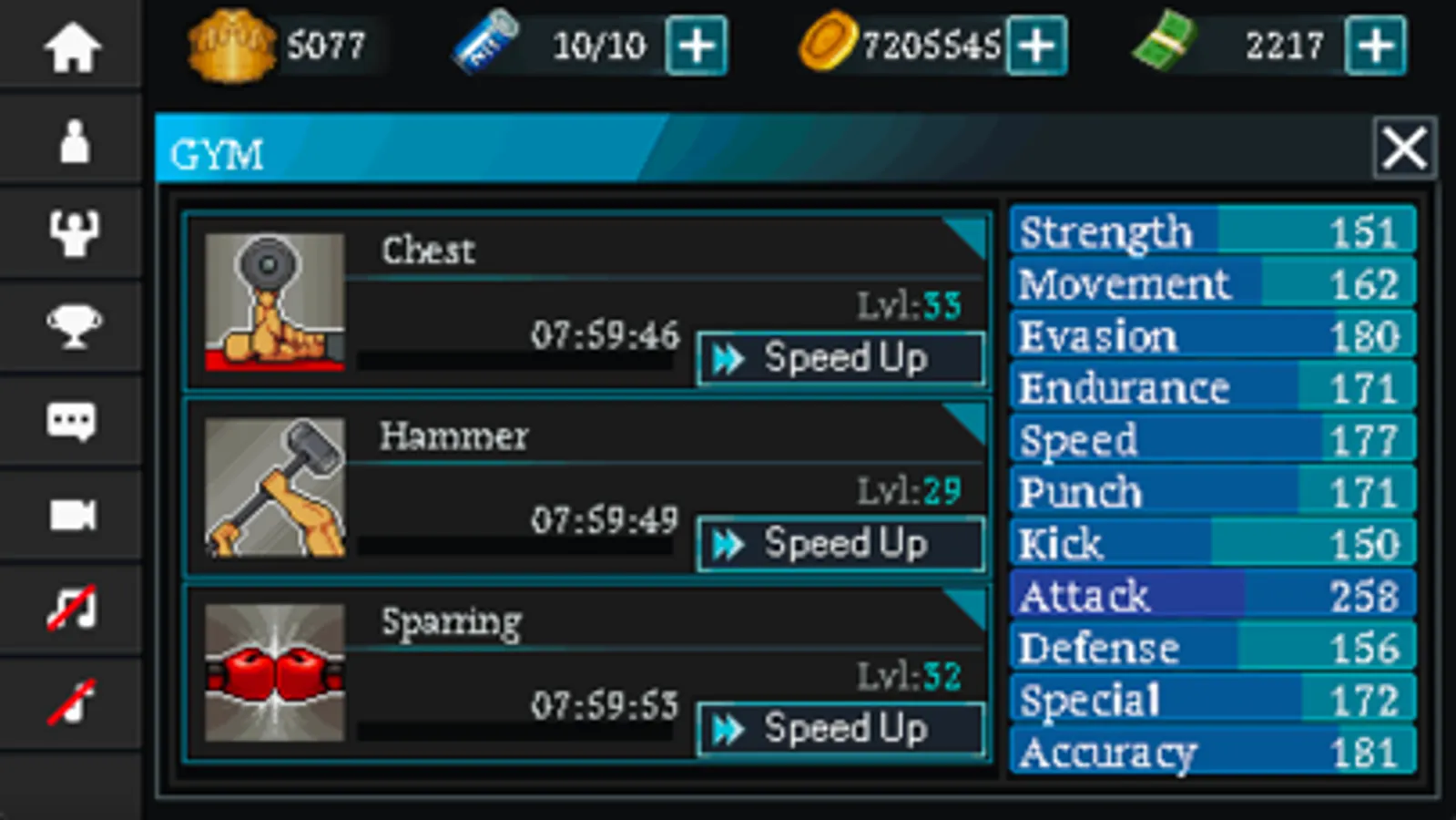The image size is (1456, 820).
Task: Enable sound effects in the sidebar
Action: pyautogui.click(x=72, y=700)
